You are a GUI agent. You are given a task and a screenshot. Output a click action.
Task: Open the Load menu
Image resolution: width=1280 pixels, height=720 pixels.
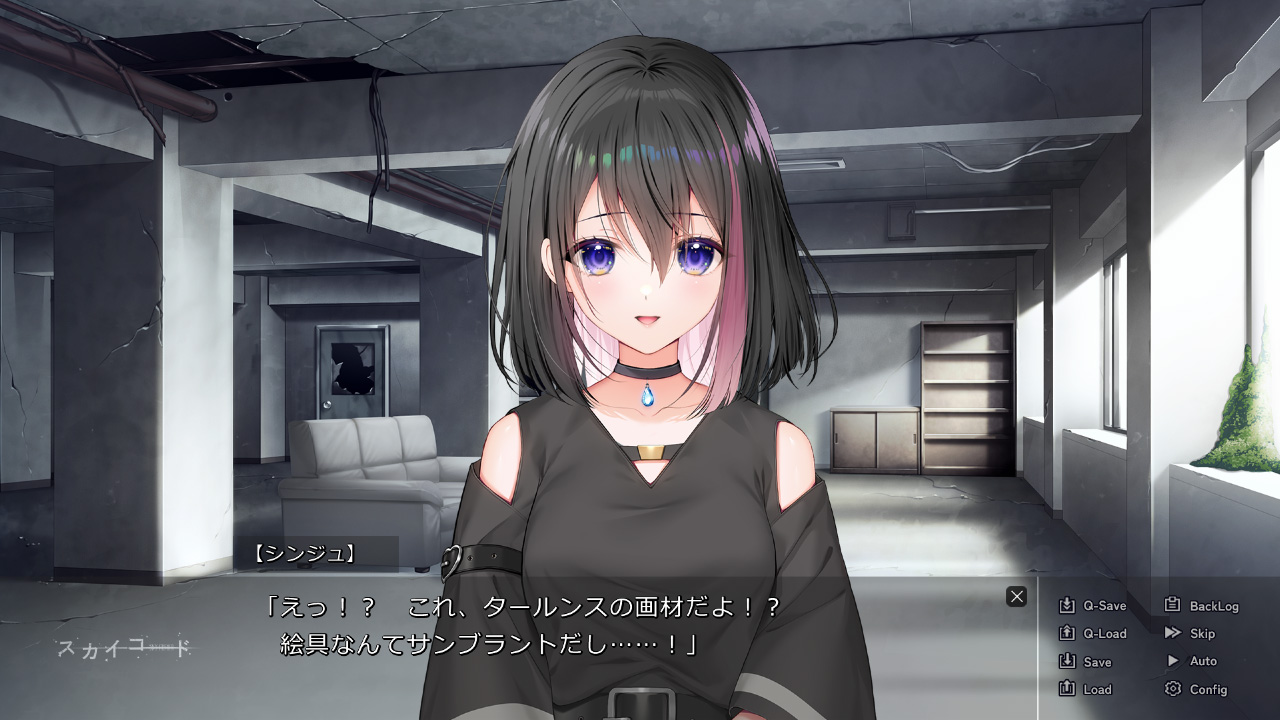1085,689
